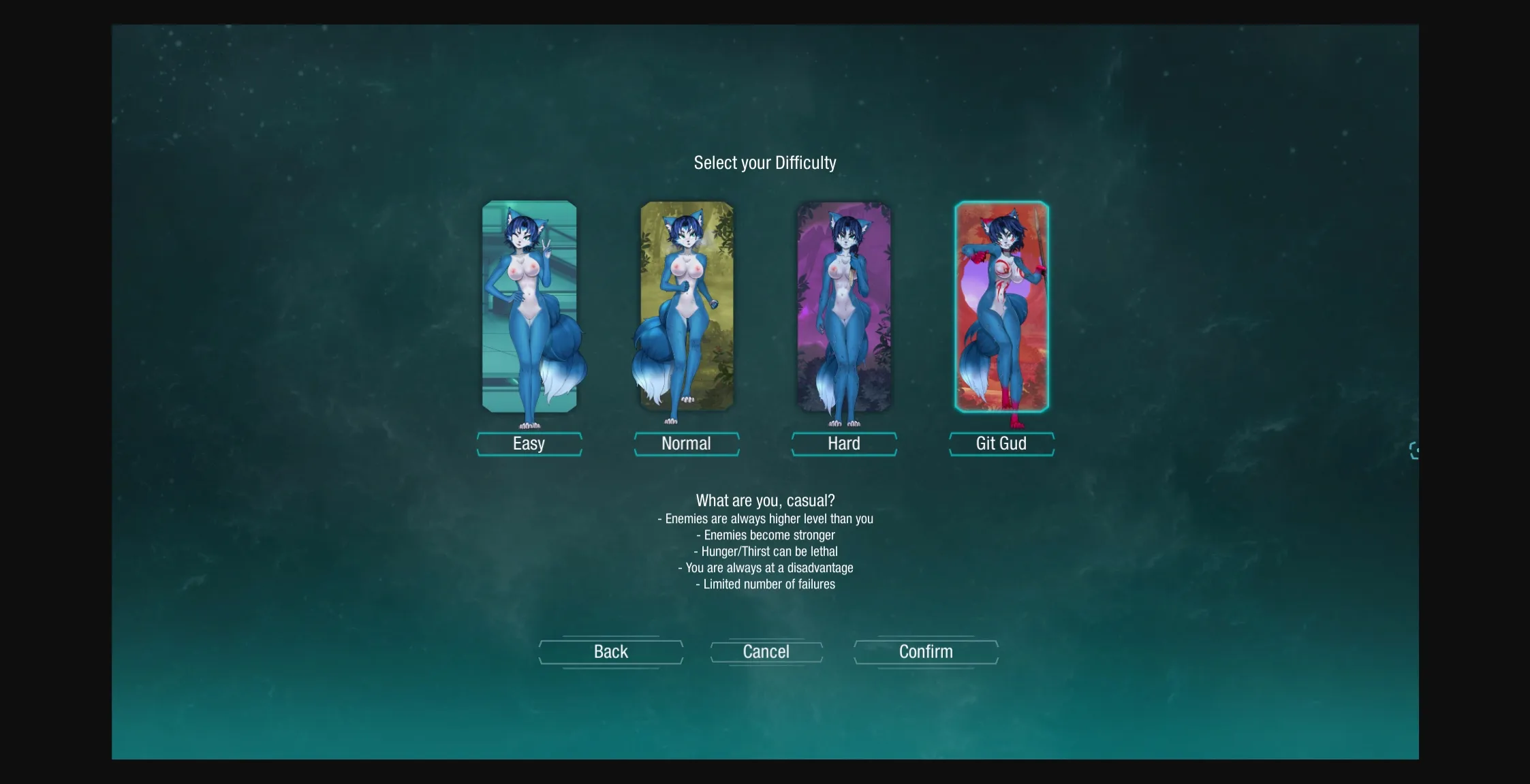This screenshot has width=1530, height=784.
Task: Select the Easy difficulty card
Action: click(529, 307)
